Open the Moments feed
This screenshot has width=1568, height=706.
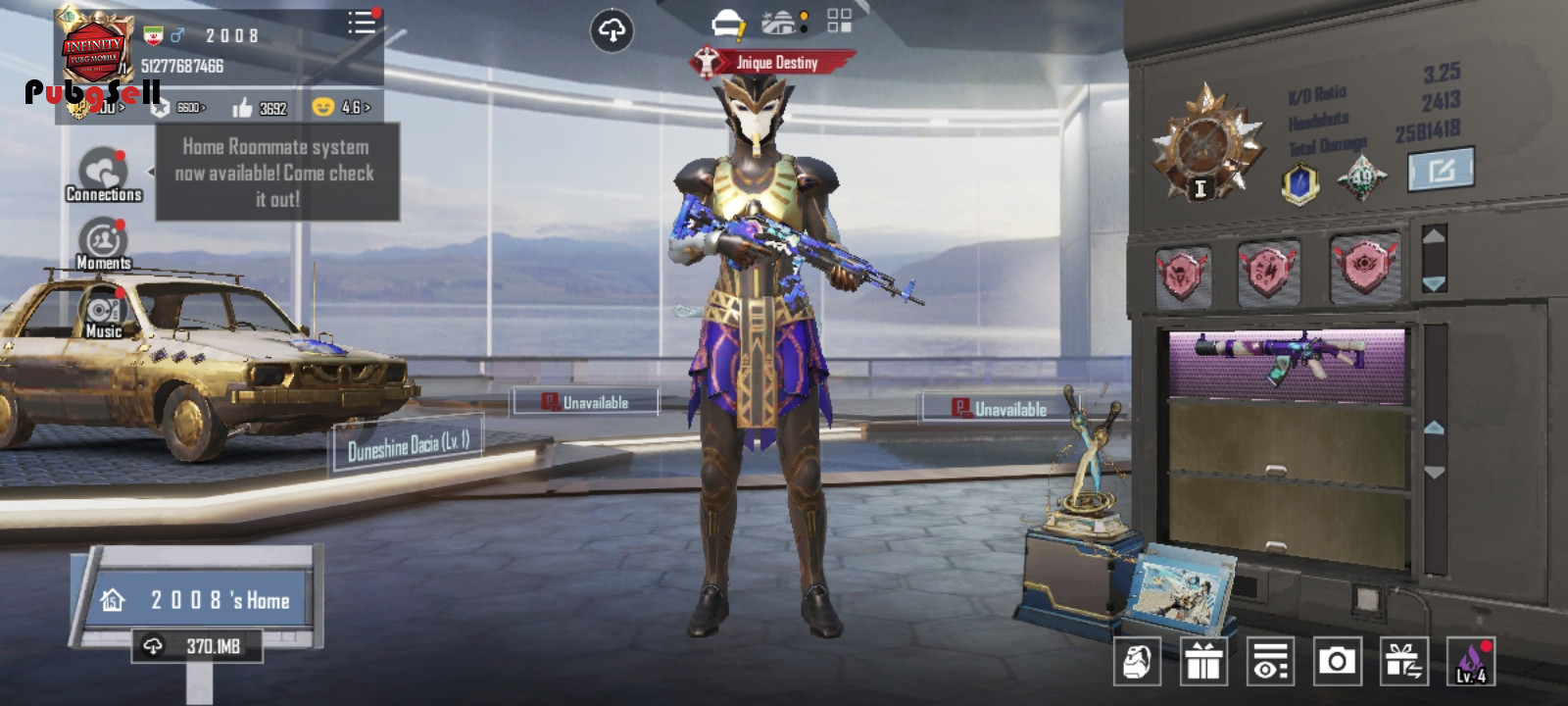point(103,244)
